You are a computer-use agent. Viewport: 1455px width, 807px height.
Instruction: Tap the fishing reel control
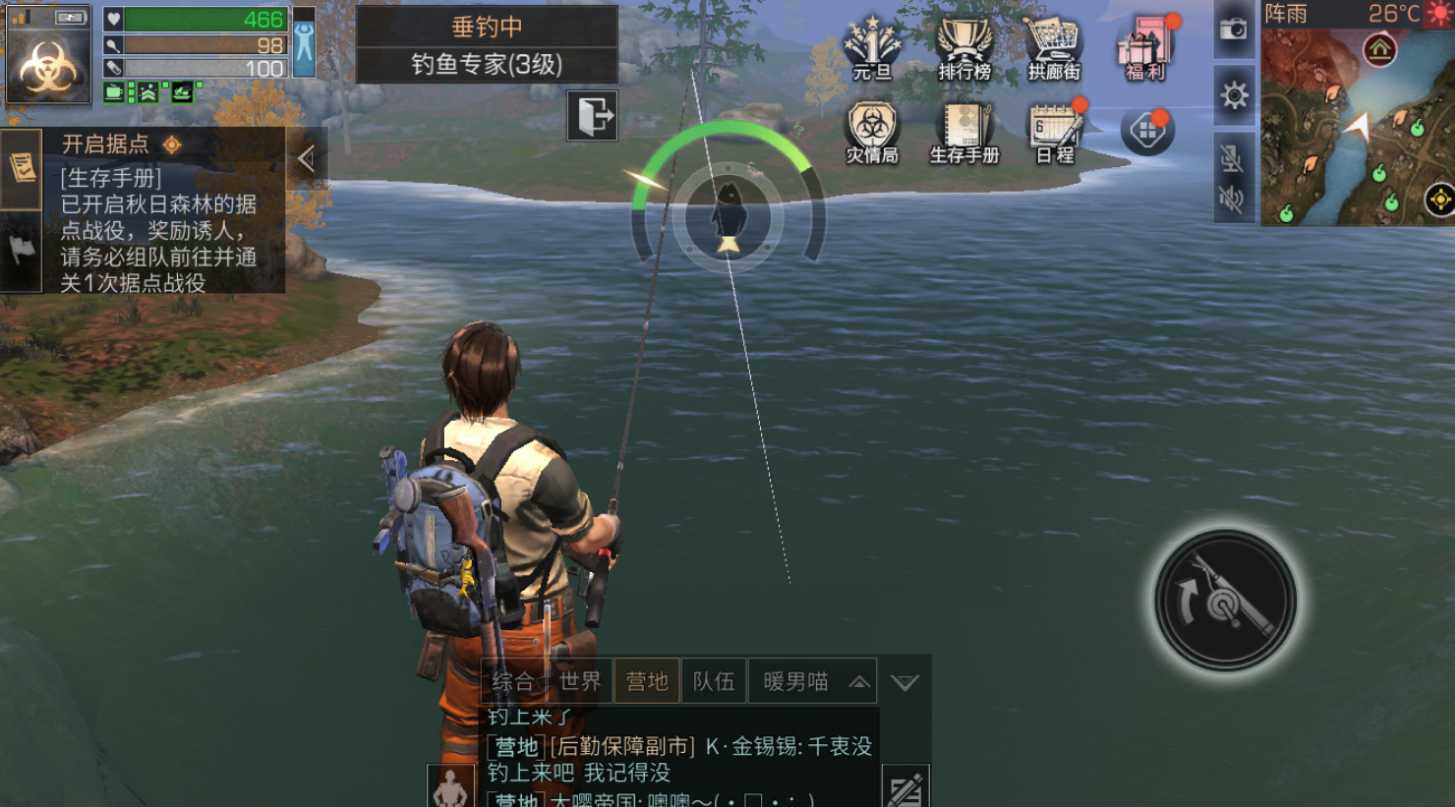(1228, 597)
